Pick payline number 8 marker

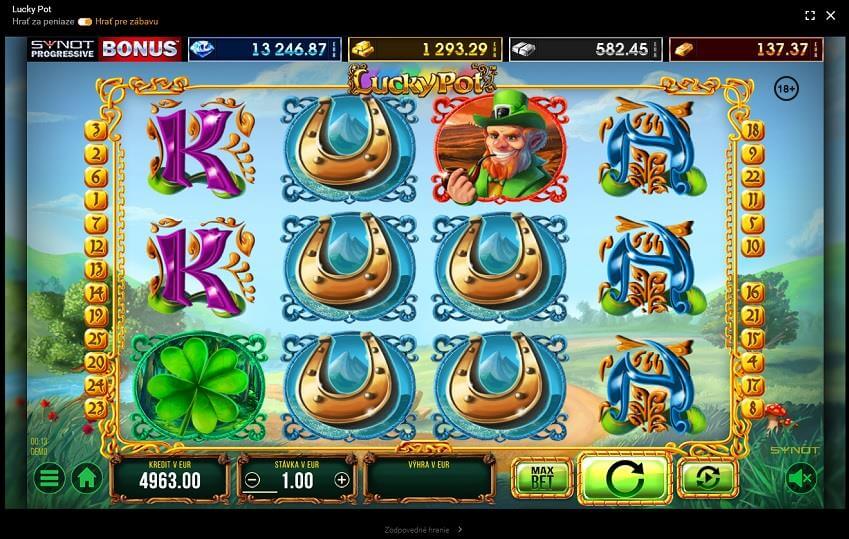753,406
